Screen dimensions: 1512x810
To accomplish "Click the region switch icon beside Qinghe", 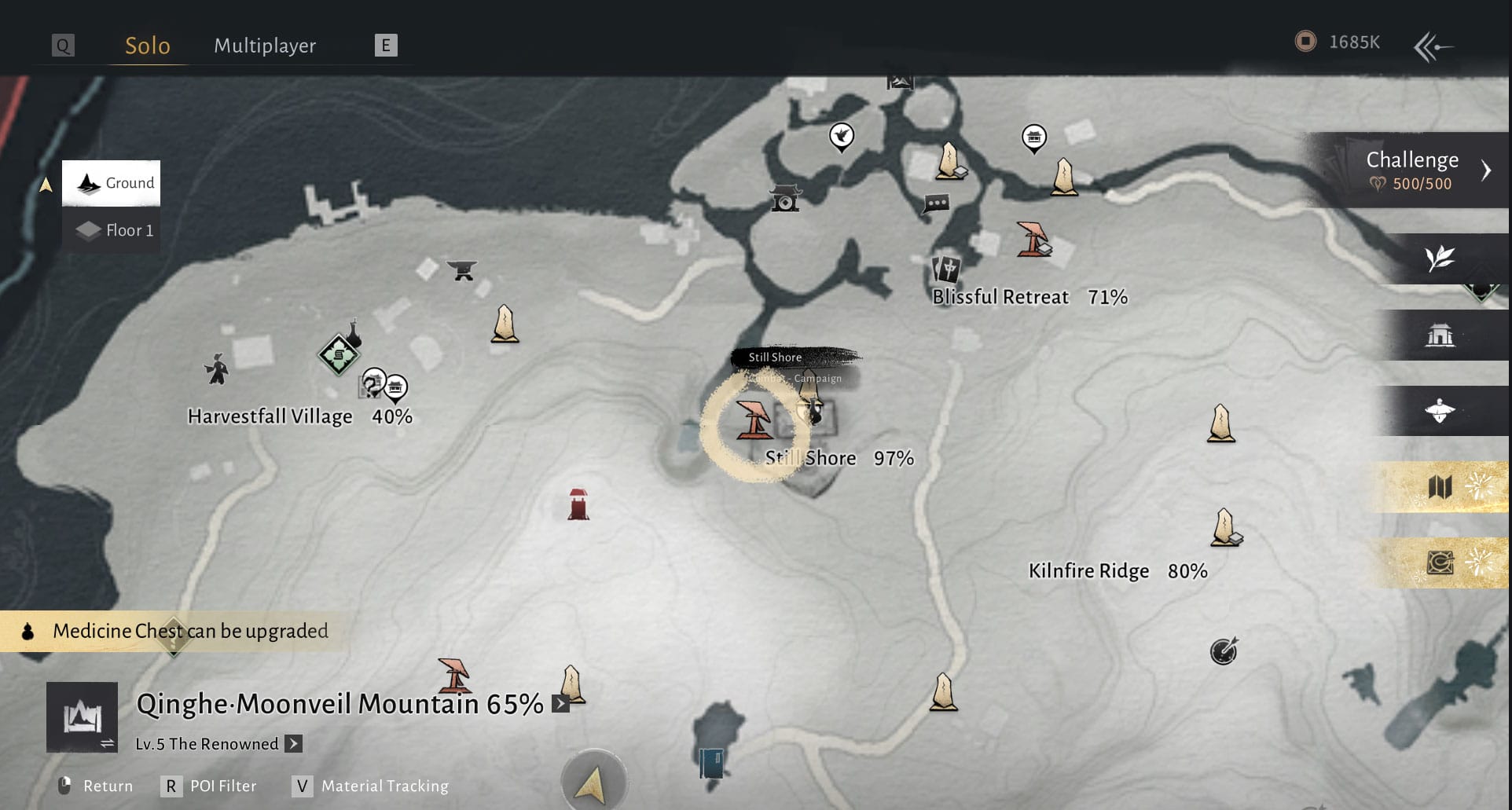I will coord(83,717).
